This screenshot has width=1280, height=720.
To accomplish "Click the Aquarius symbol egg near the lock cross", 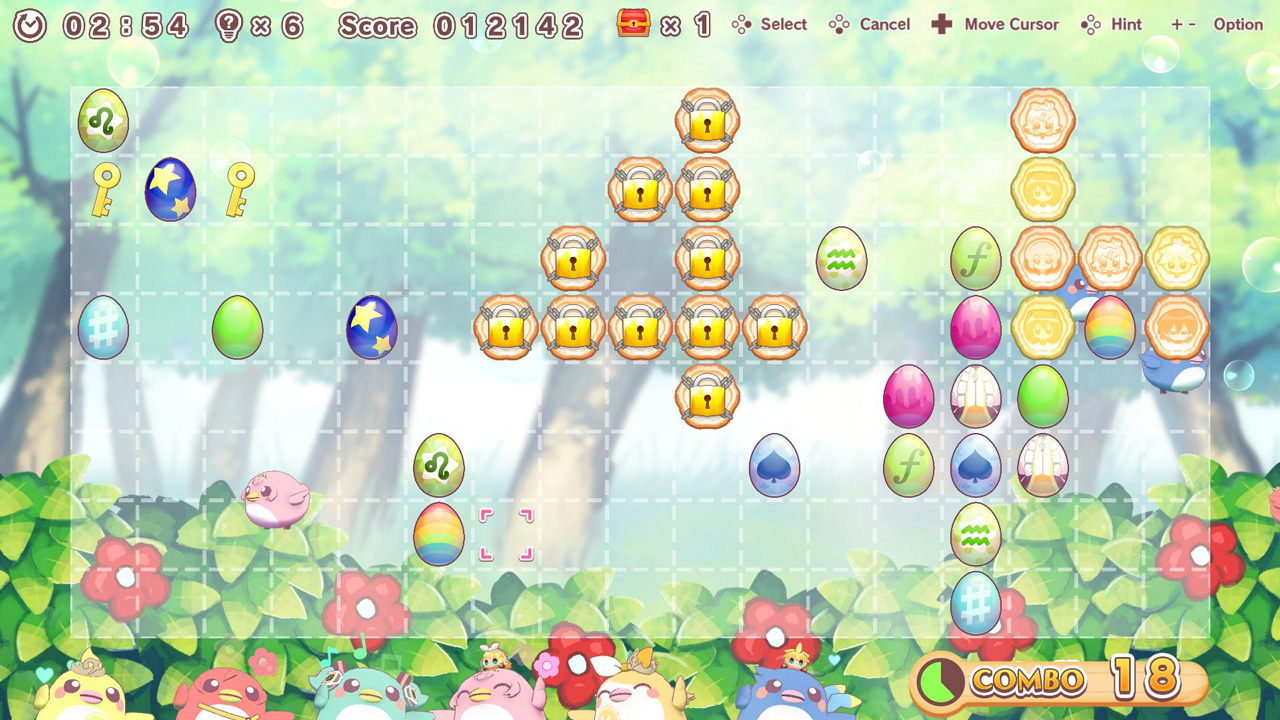I will coord(841,259).
